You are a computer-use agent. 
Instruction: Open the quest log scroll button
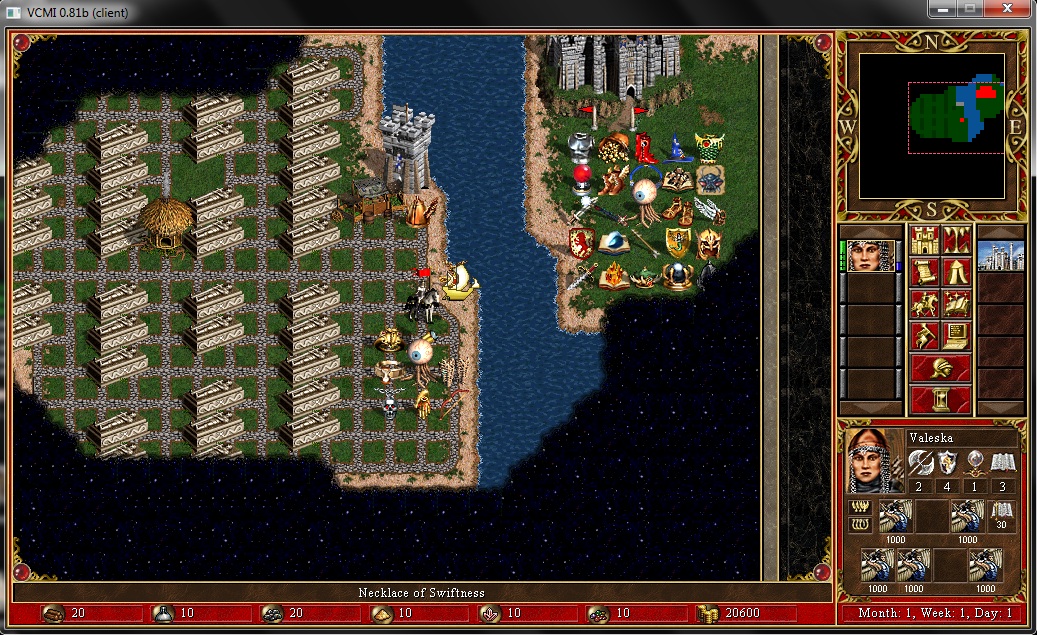click(925, 272)
